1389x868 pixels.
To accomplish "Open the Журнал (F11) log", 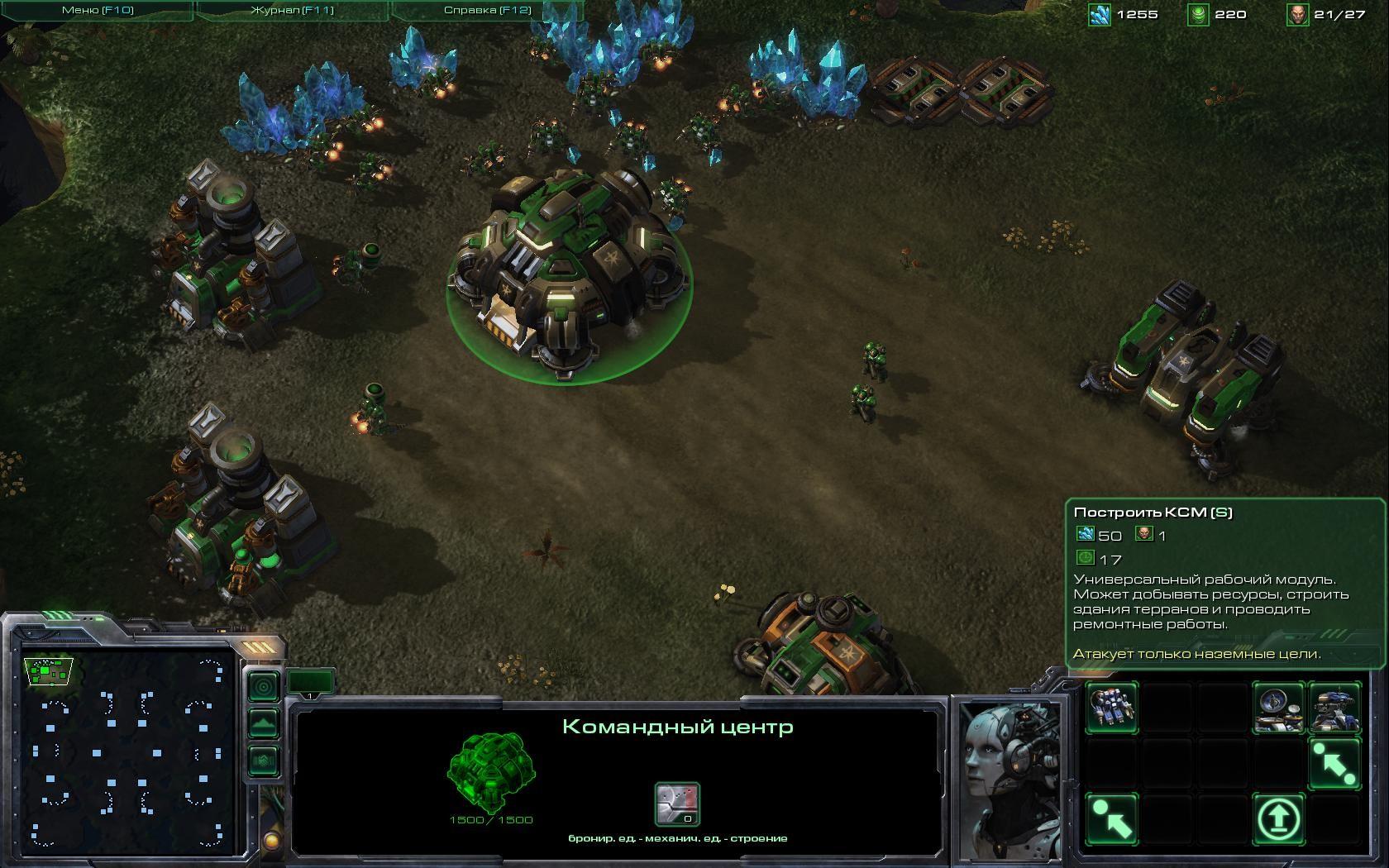I will tap(292, 11).
